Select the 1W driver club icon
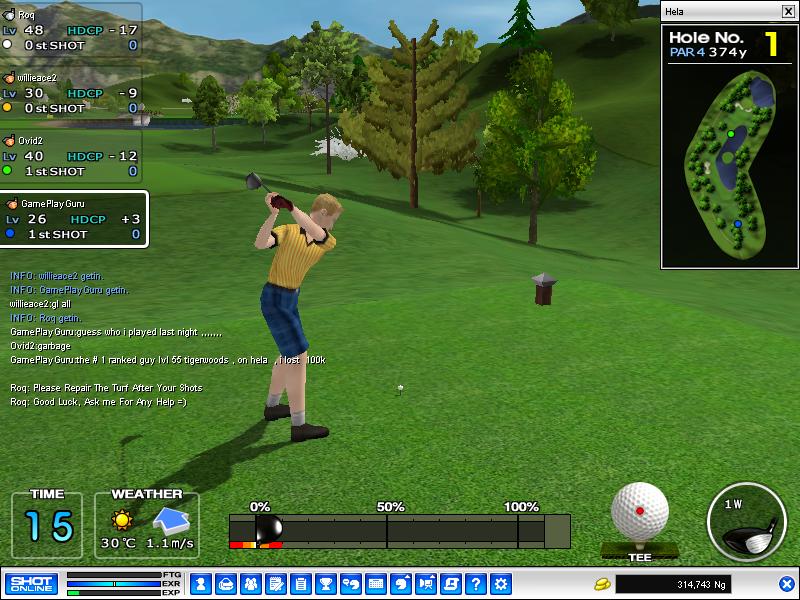 click(x=746, y=524)
